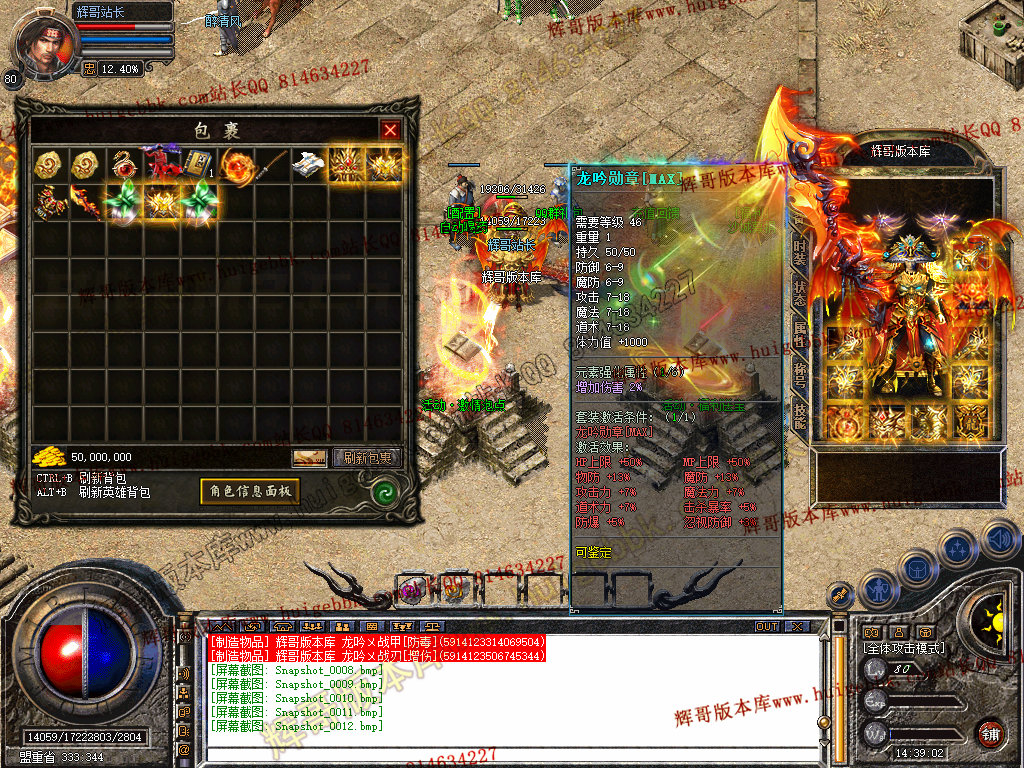Open the skills button with sparkle stars
Viewport: 1024px width, 768px height.
[x=958, y=548]
